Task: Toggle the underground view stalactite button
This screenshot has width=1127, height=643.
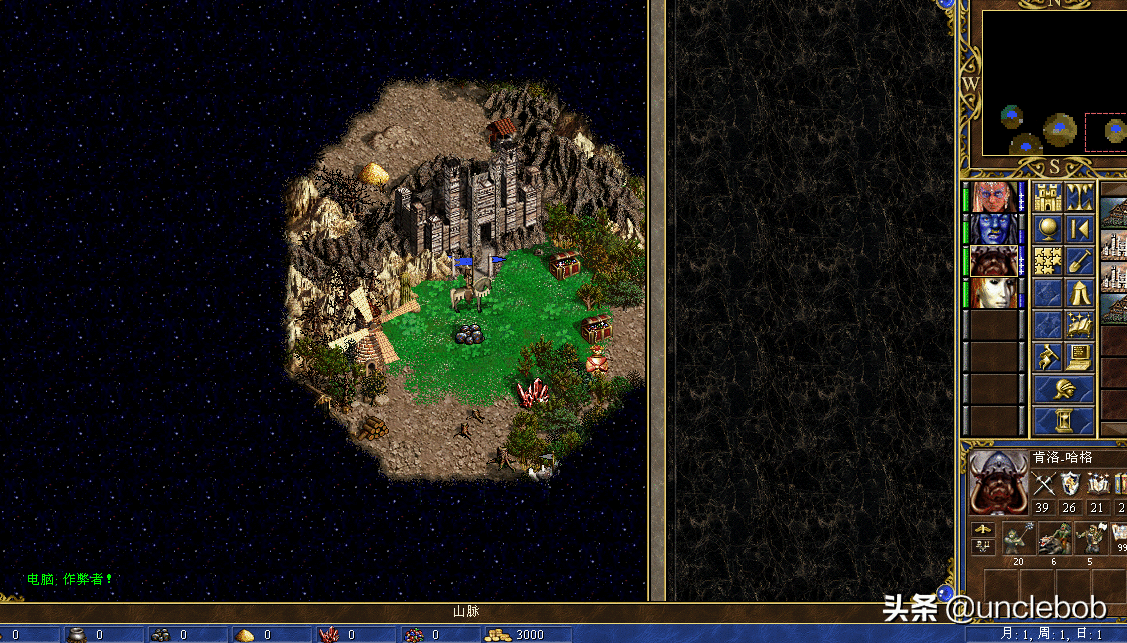Action: tap(1079, 196)
